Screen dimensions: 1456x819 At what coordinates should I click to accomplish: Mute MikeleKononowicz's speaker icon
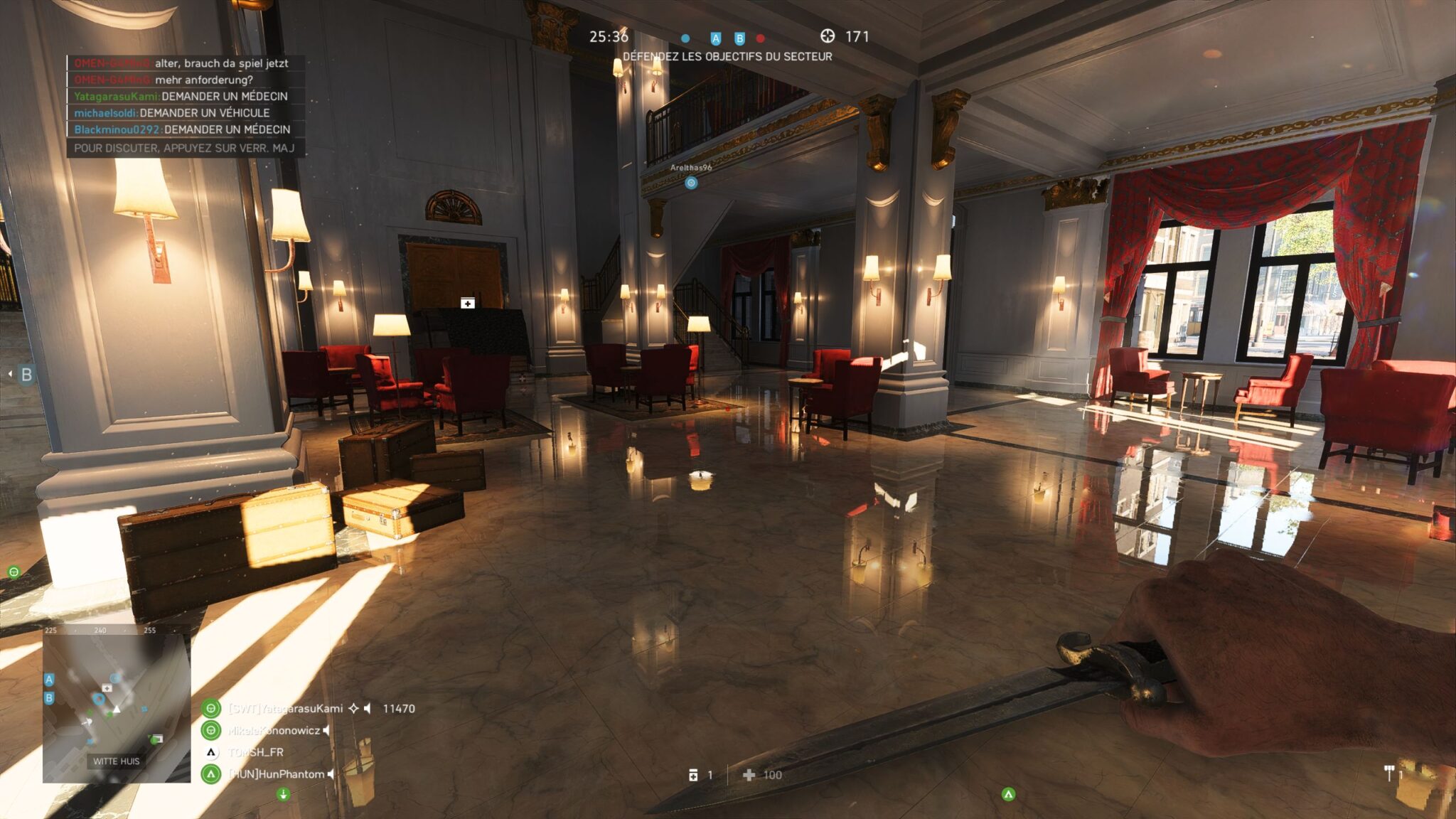pos(326,731)
